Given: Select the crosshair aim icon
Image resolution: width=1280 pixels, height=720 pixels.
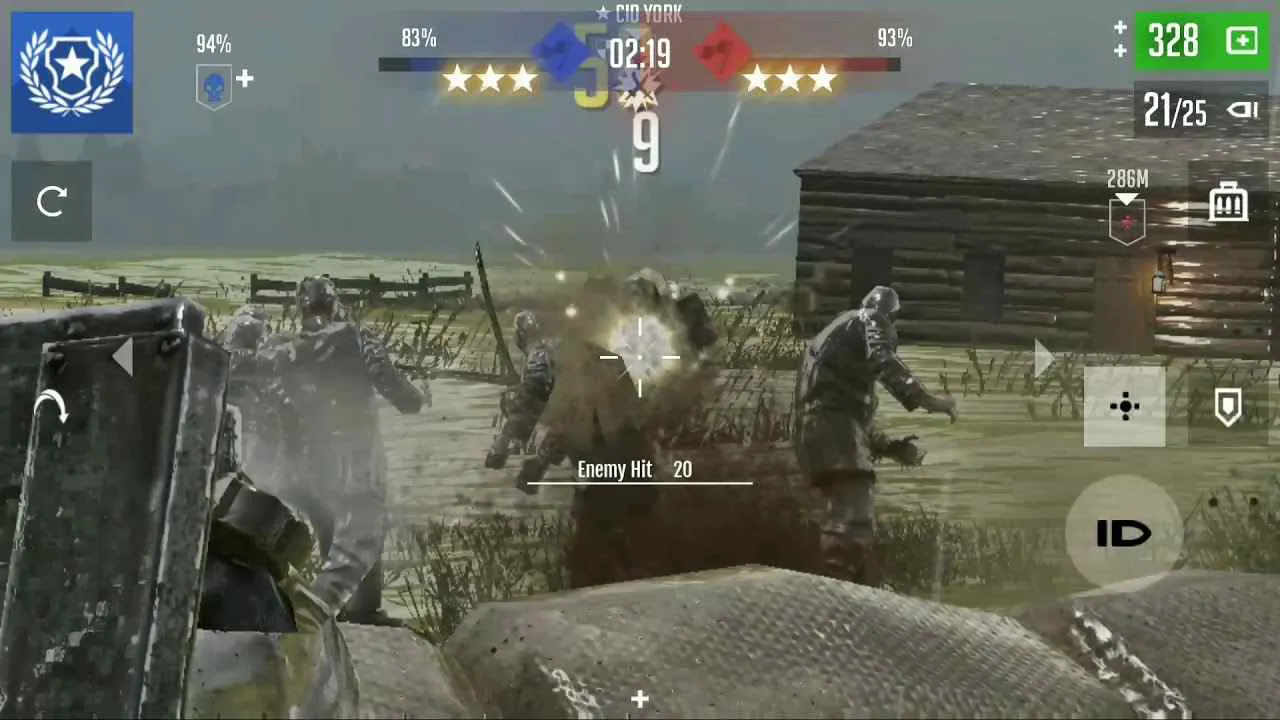Looking at the screenshot, I should pos(1124,407).
